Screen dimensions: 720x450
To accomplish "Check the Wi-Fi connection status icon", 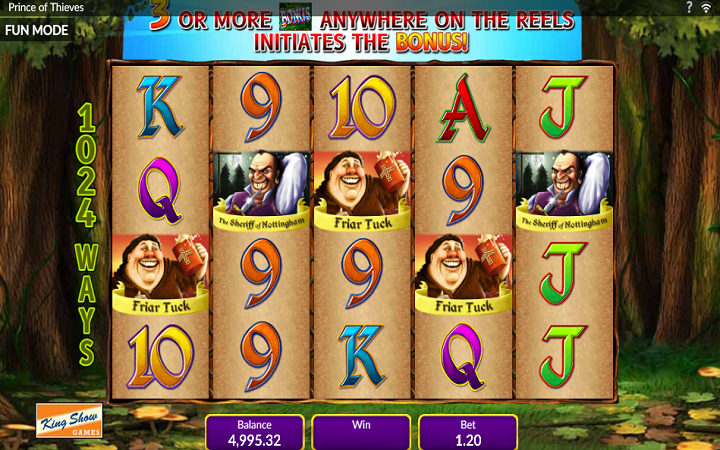I will tap(706, 8).
